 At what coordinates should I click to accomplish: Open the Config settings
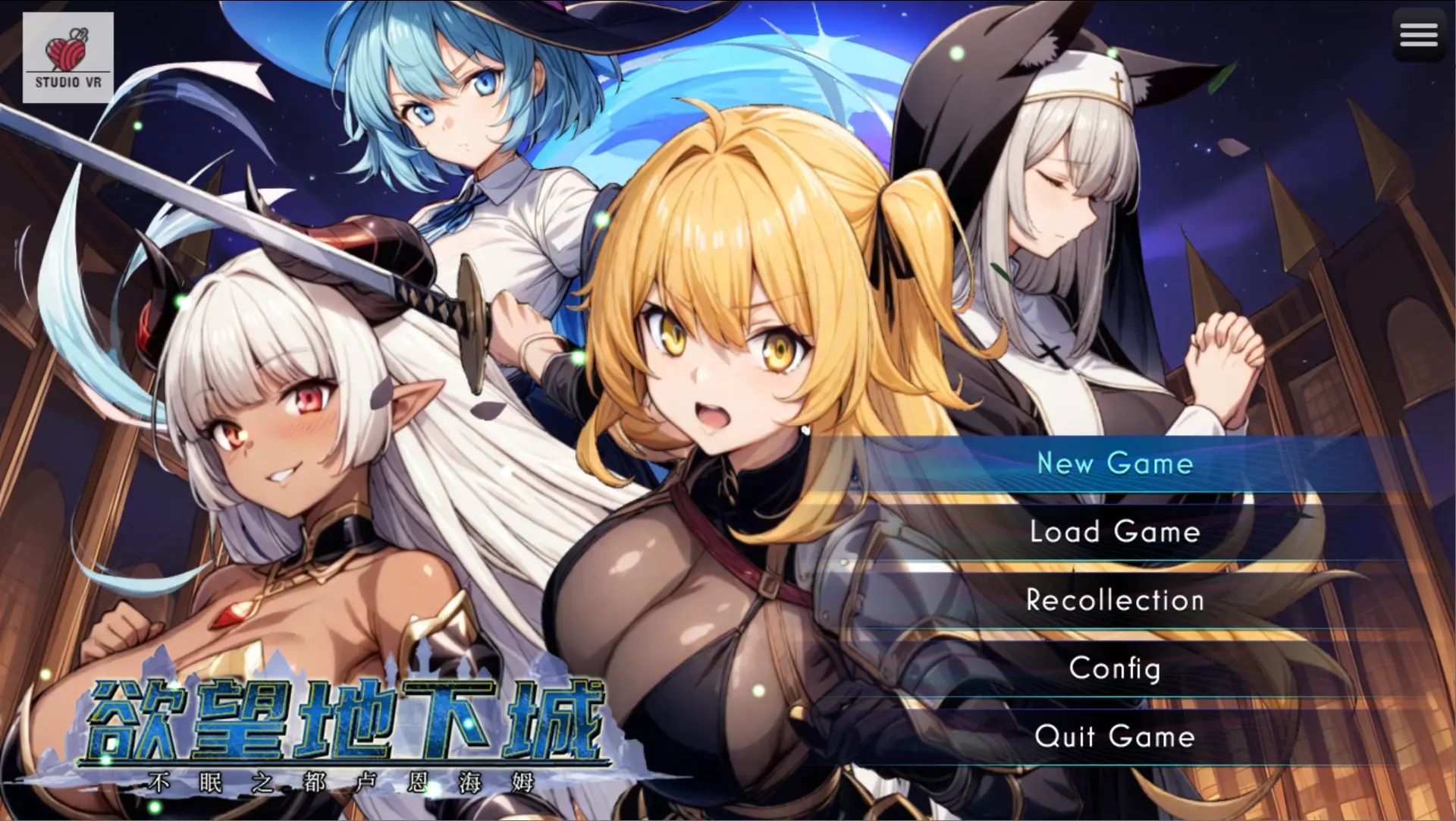(x=1115, y=668)
